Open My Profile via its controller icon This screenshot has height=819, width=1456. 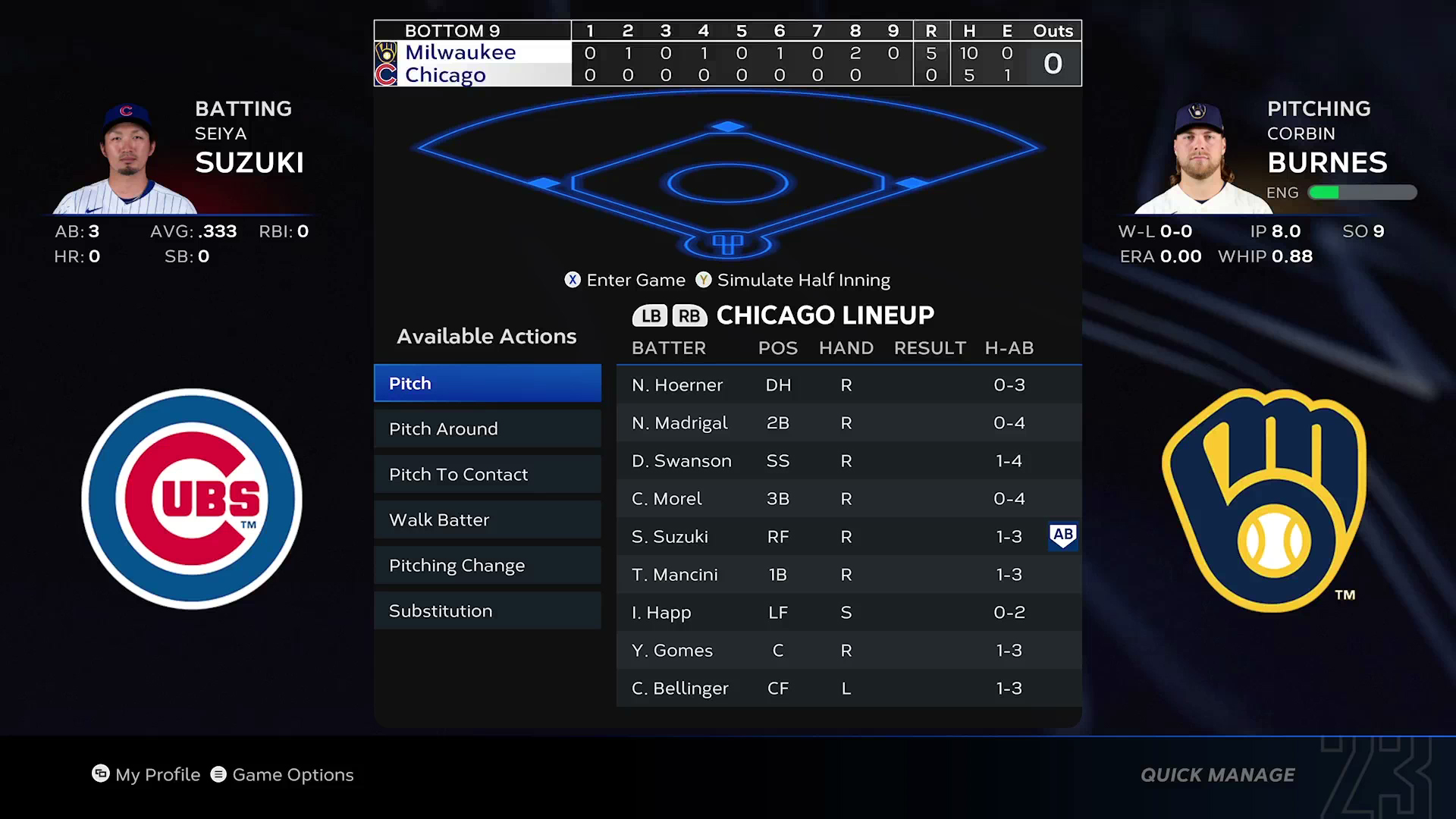pyautogui.click(x=101, y=774)
